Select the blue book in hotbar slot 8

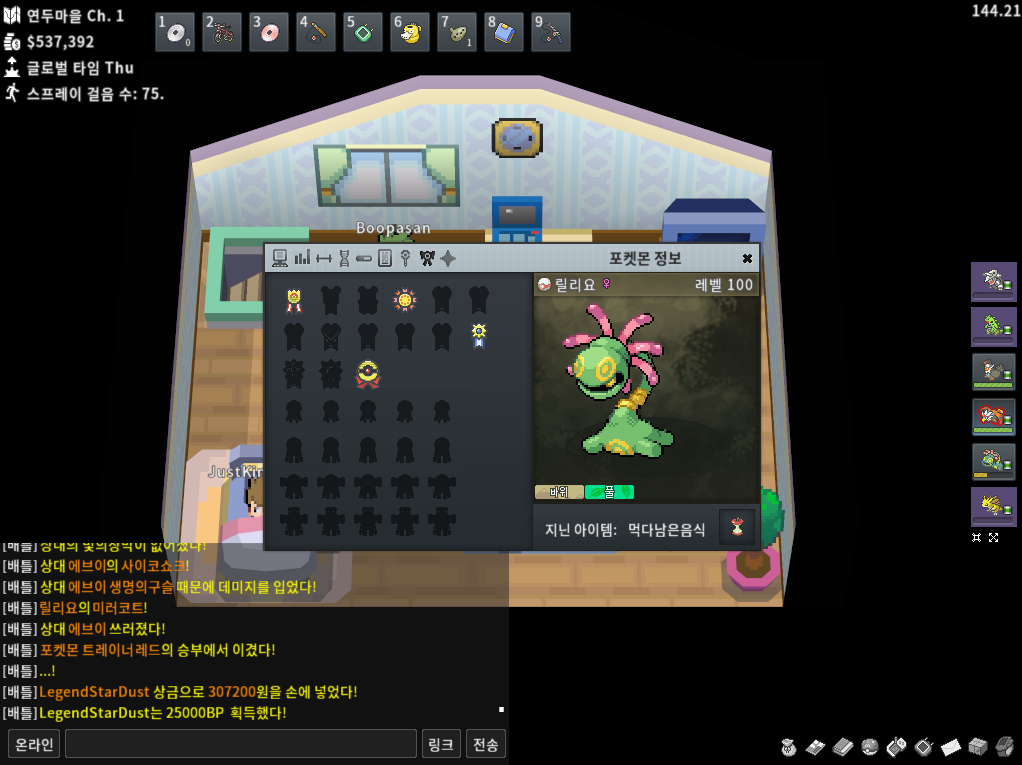tap(504, 33)
